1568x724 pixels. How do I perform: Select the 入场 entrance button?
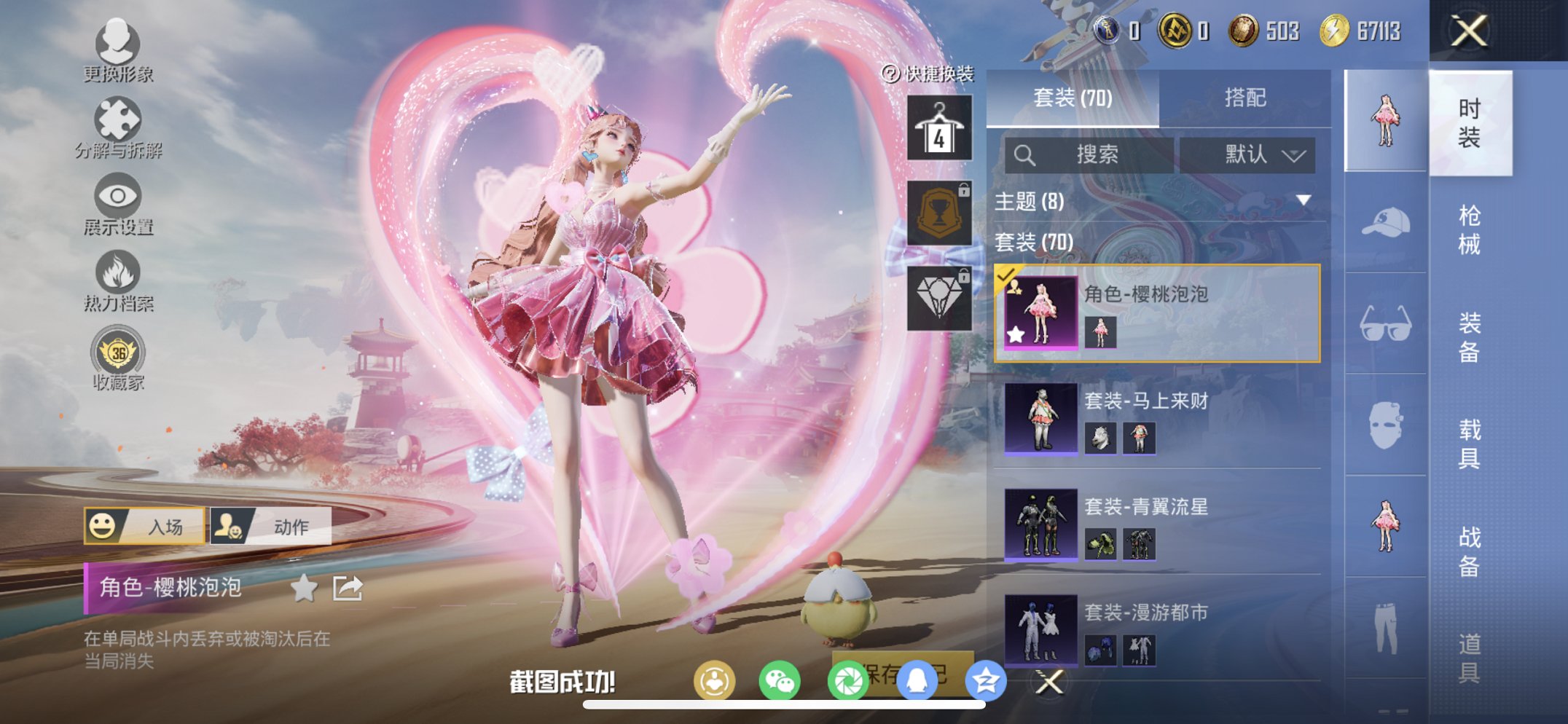tap(144, 526)
